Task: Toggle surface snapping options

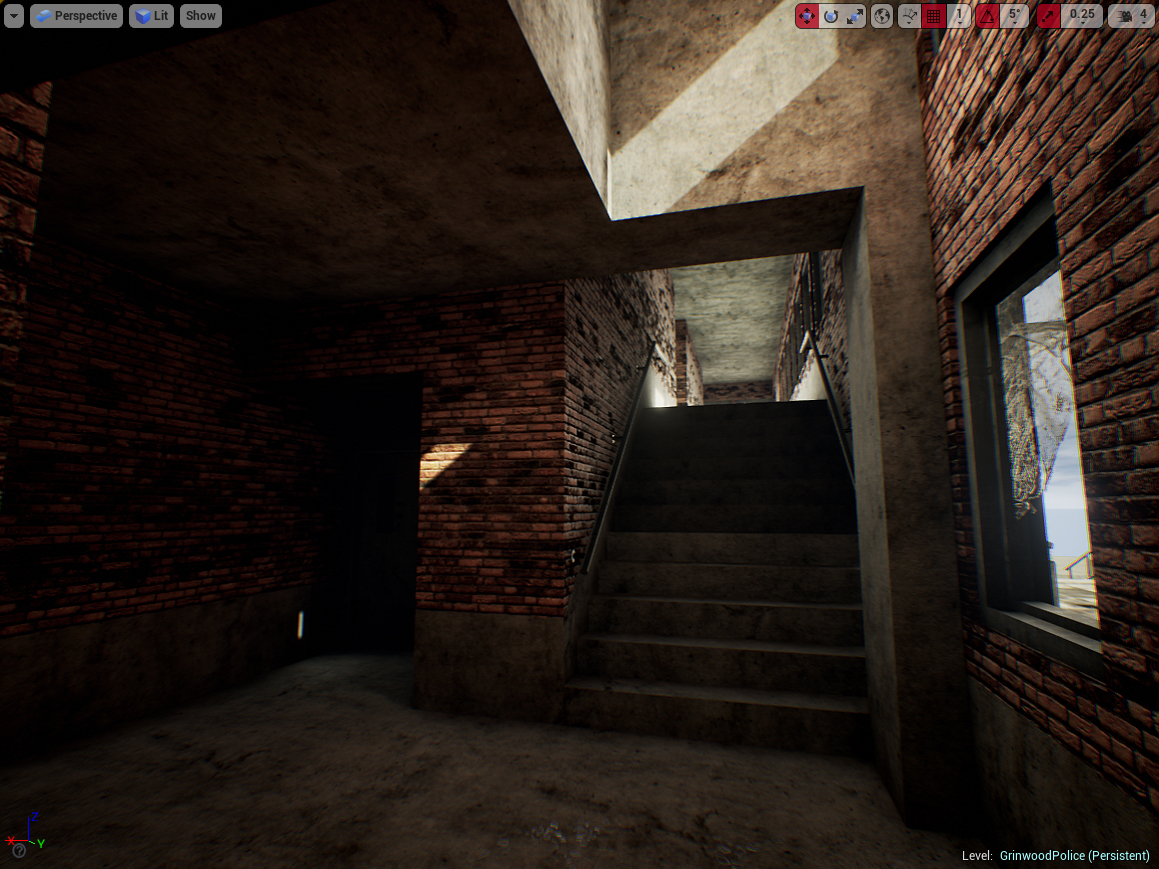Action: (x=909, y=16)
